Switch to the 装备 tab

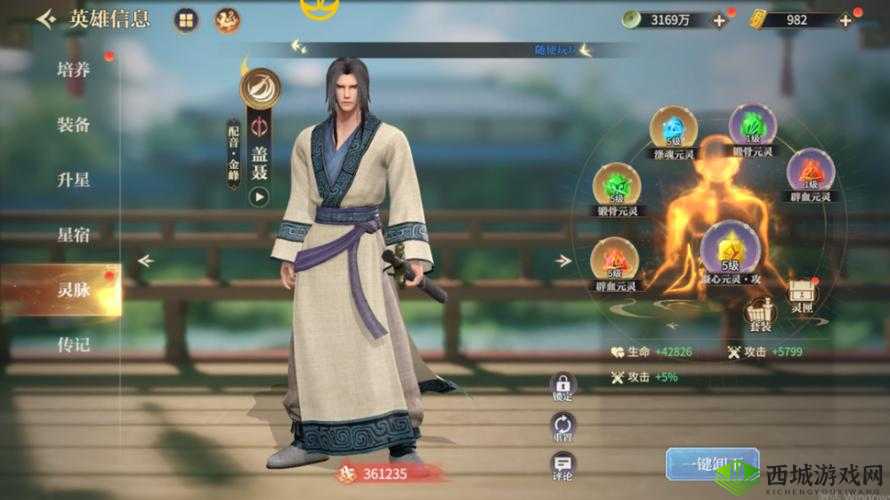click(73, 125)
